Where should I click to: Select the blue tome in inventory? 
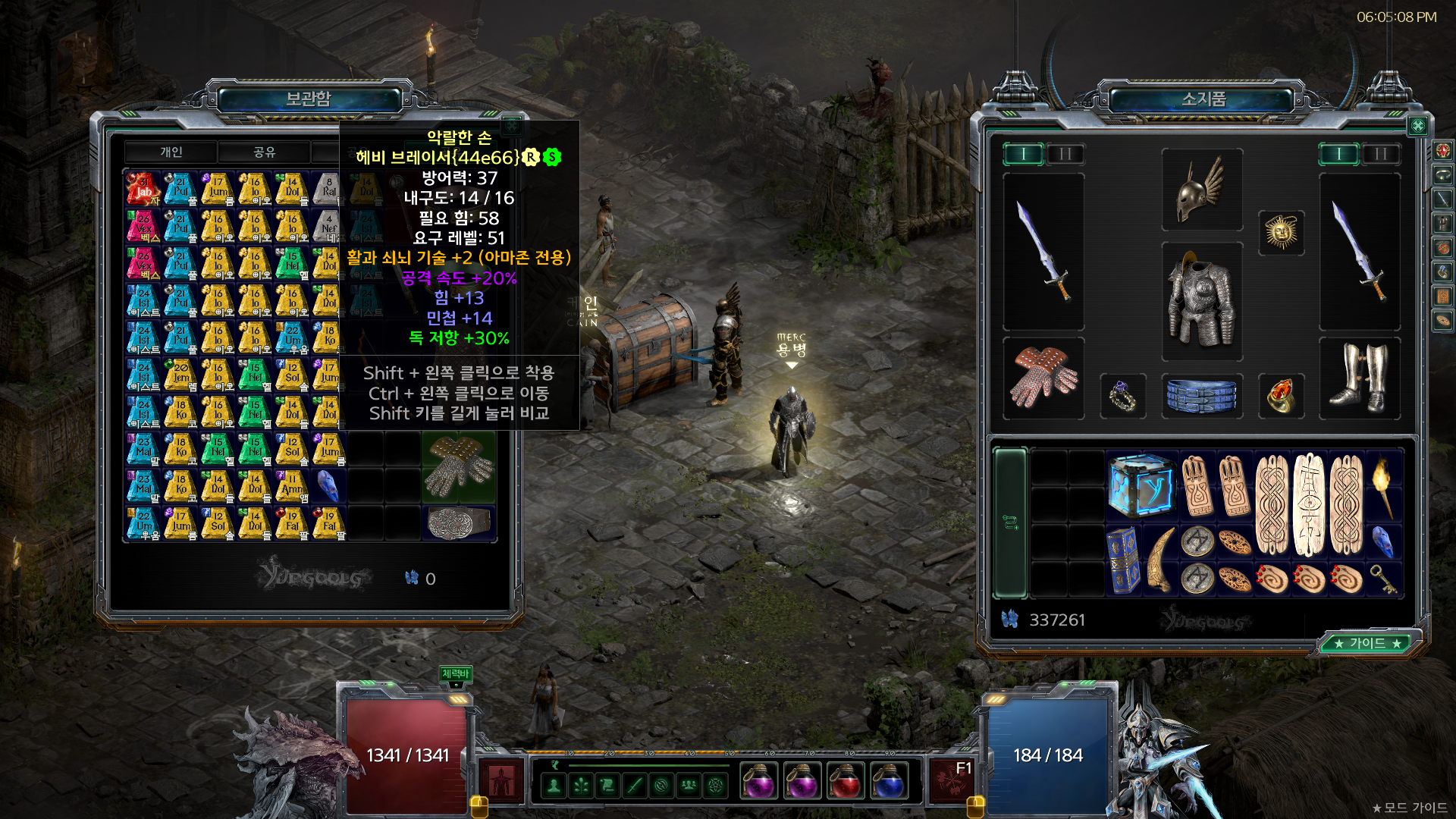coord(1123,560)
